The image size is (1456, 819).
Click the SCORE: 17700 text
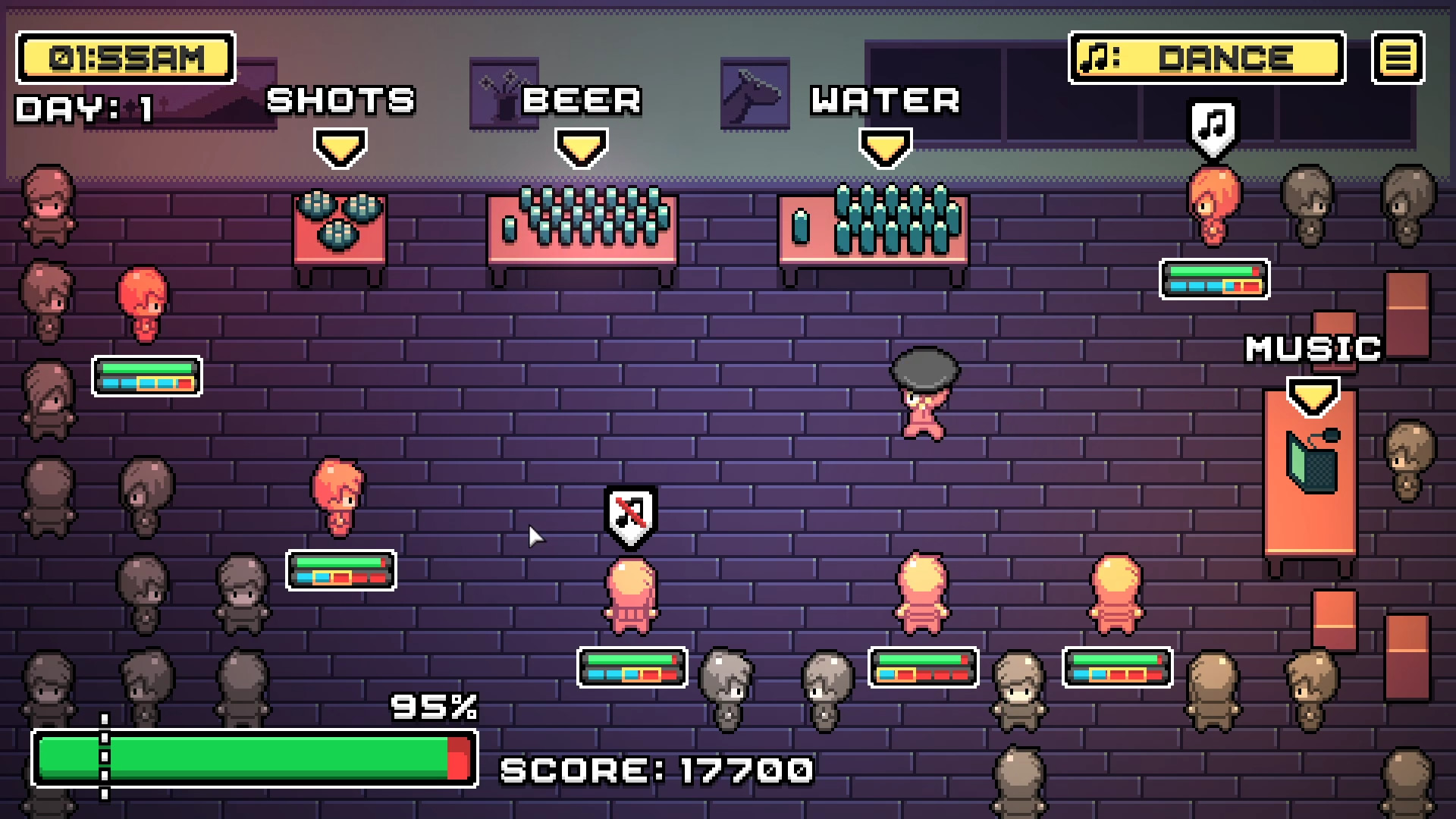[x=657, y=770]
